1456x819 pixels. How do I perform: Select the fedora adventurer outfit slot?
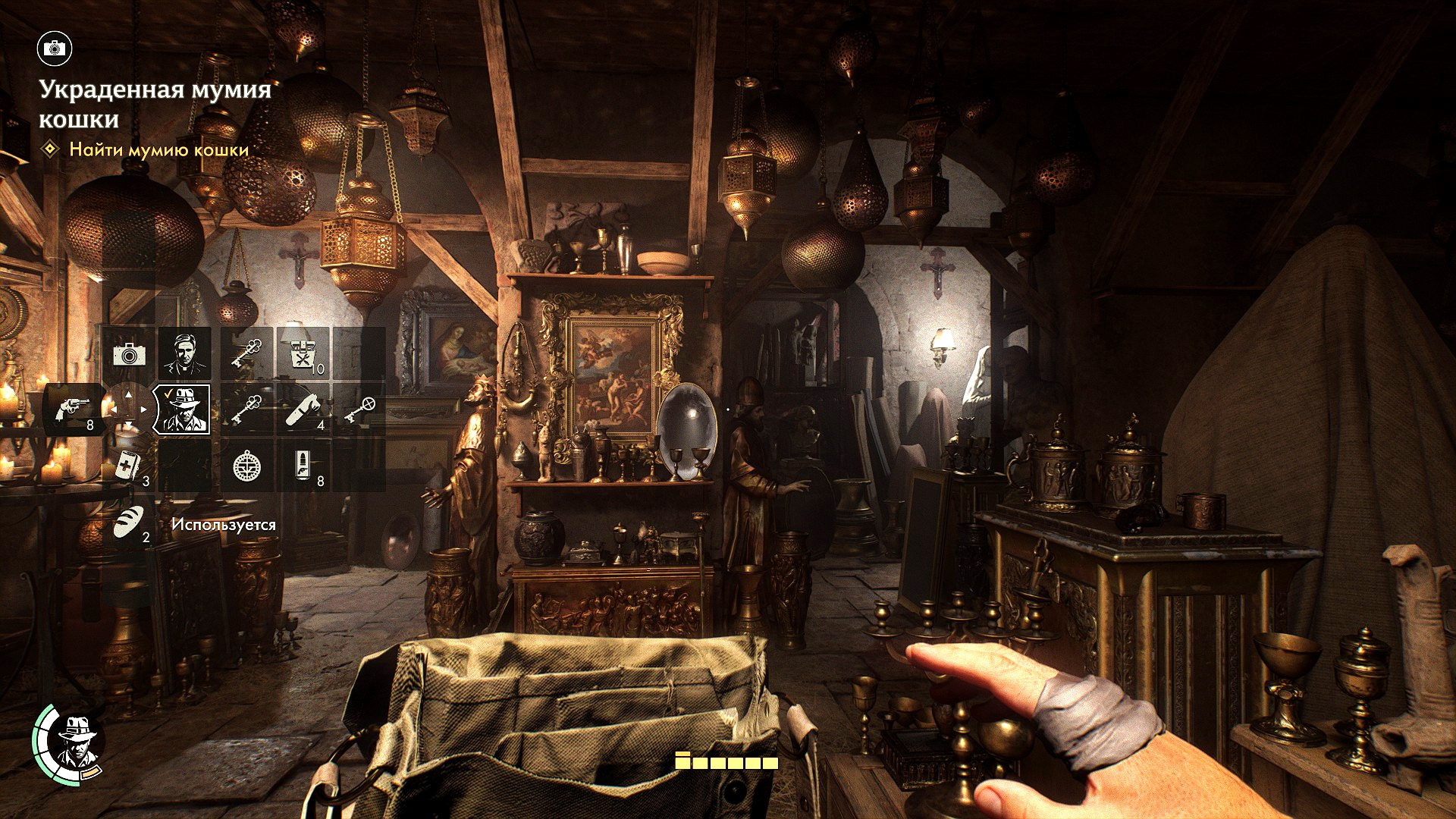point(182,409)
